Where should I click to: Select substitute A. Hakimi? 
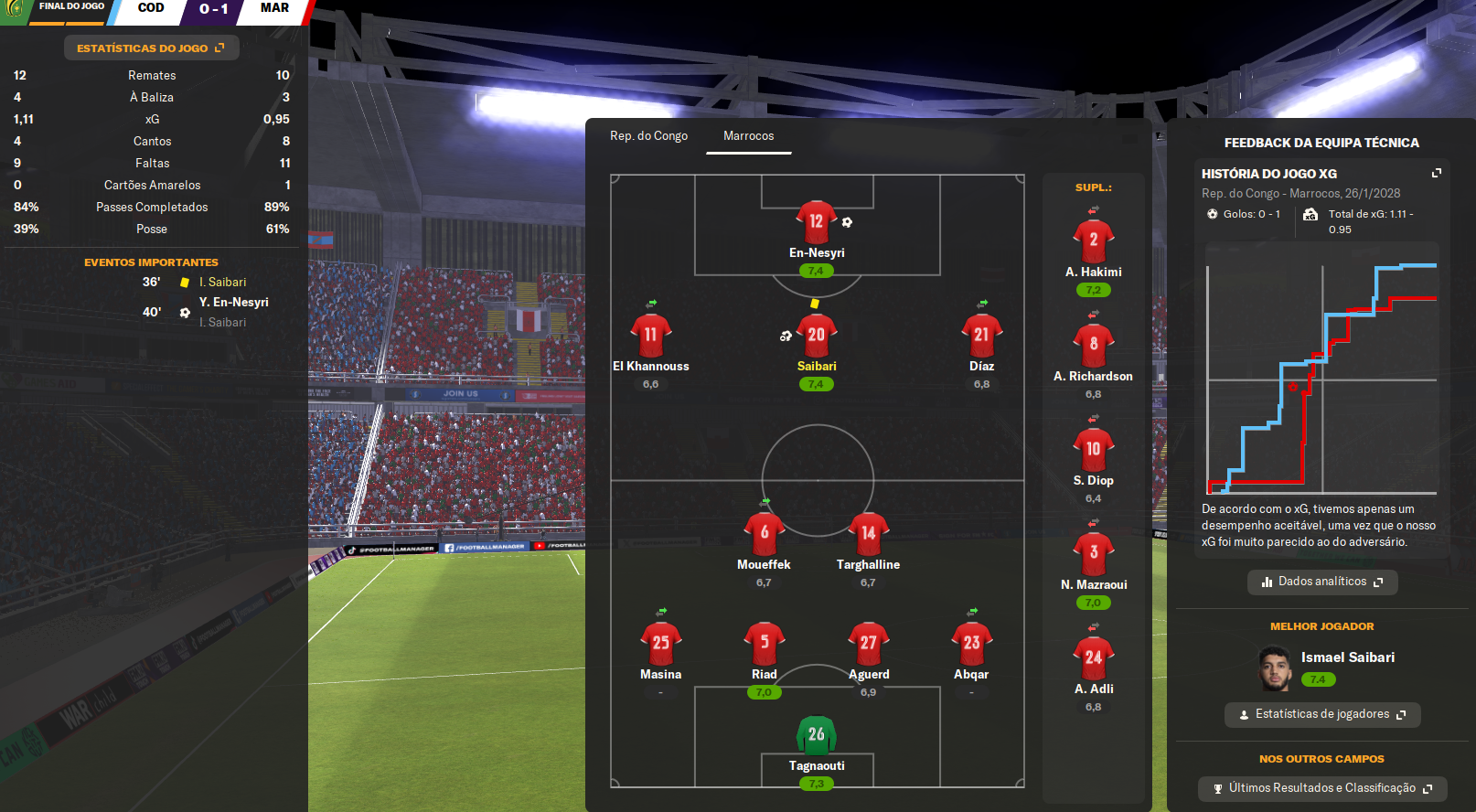click(1093, 241)
